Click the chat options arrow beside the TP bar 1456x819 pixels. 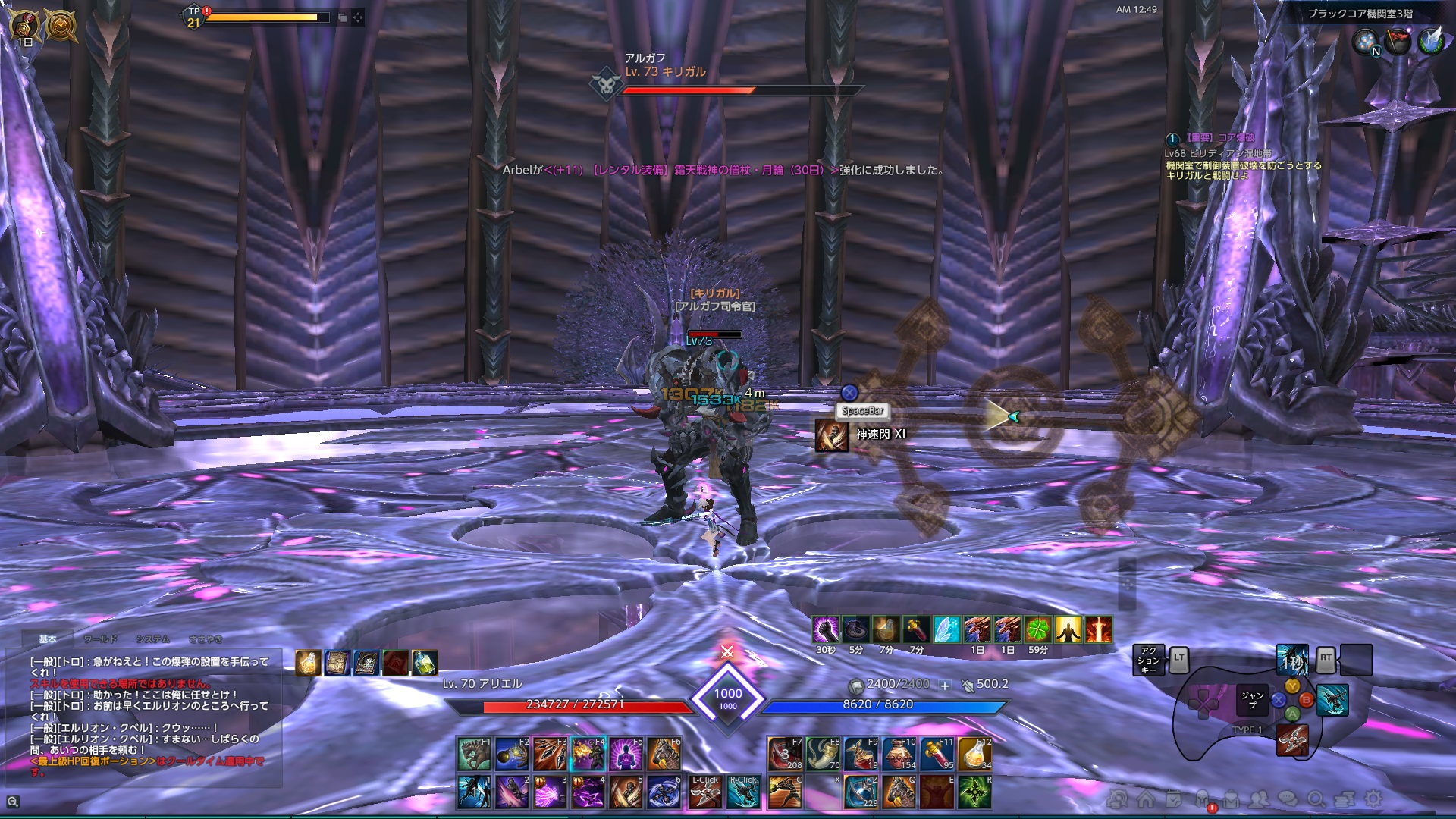358,18
